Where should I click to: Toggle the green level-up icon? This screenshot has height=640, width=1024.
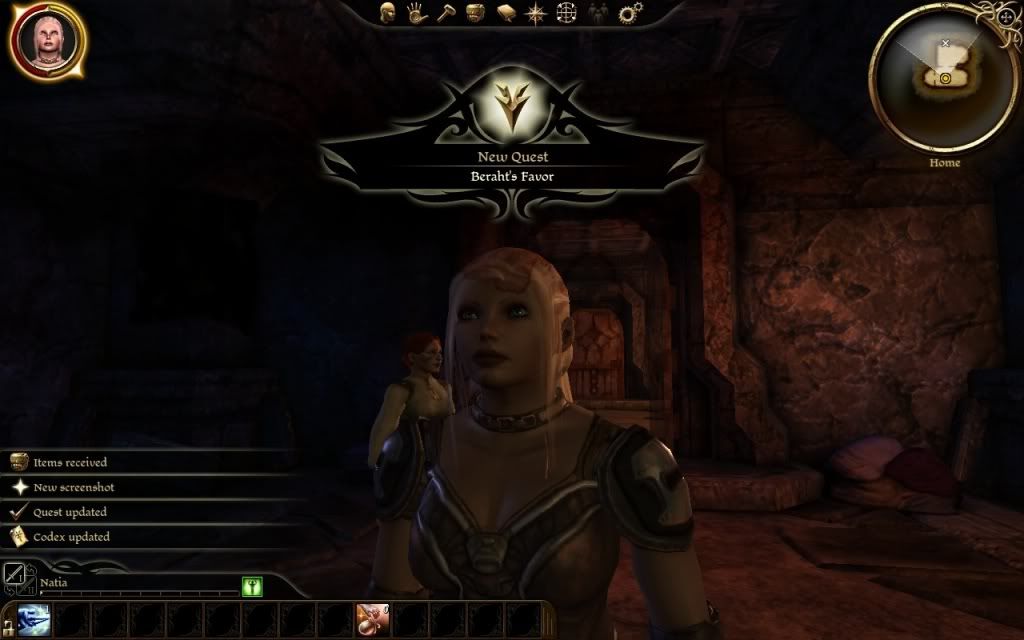click(x=251, y=587)
